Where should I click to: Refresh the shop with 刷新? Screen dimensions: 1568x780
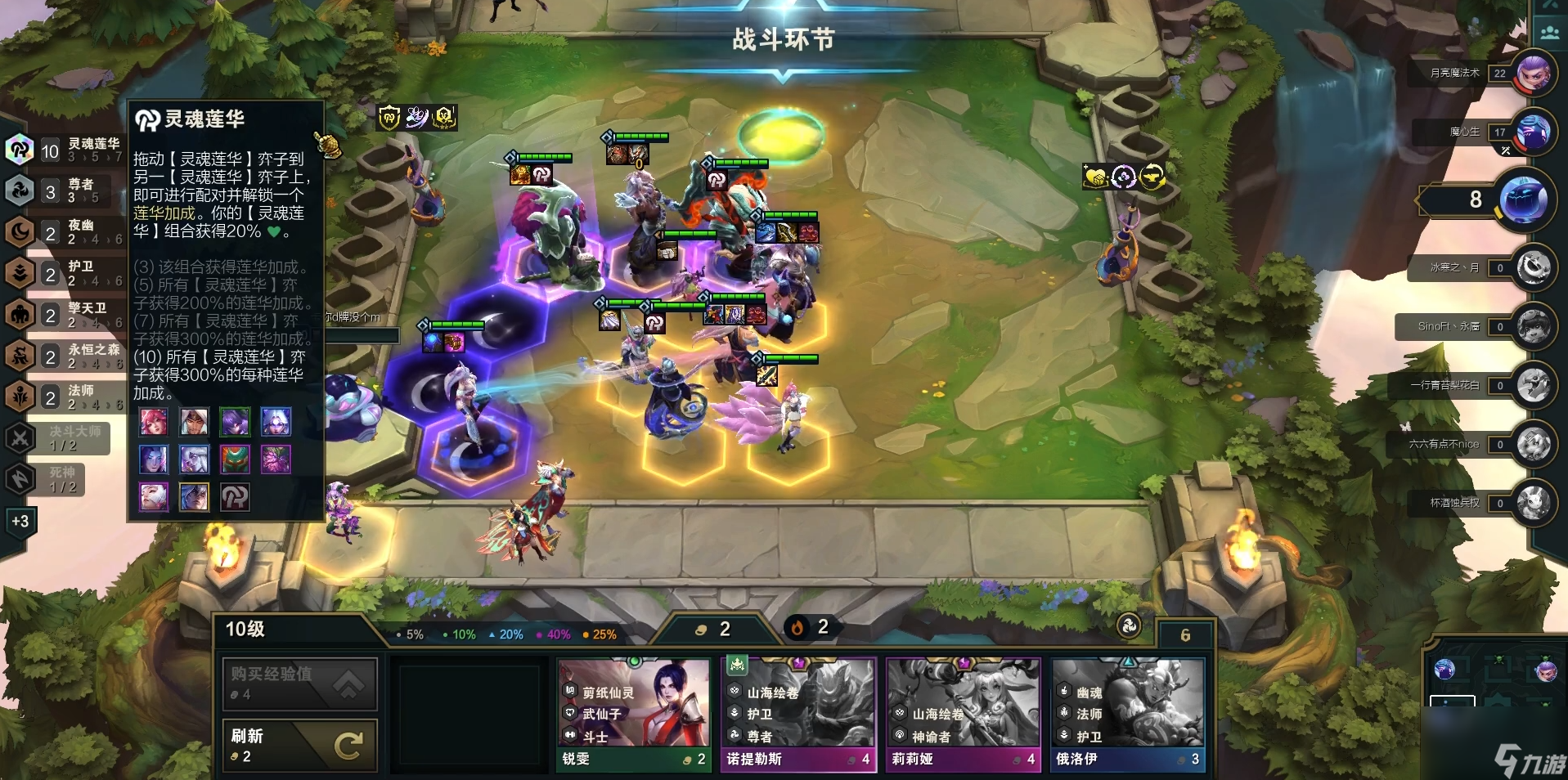(299, 744)
